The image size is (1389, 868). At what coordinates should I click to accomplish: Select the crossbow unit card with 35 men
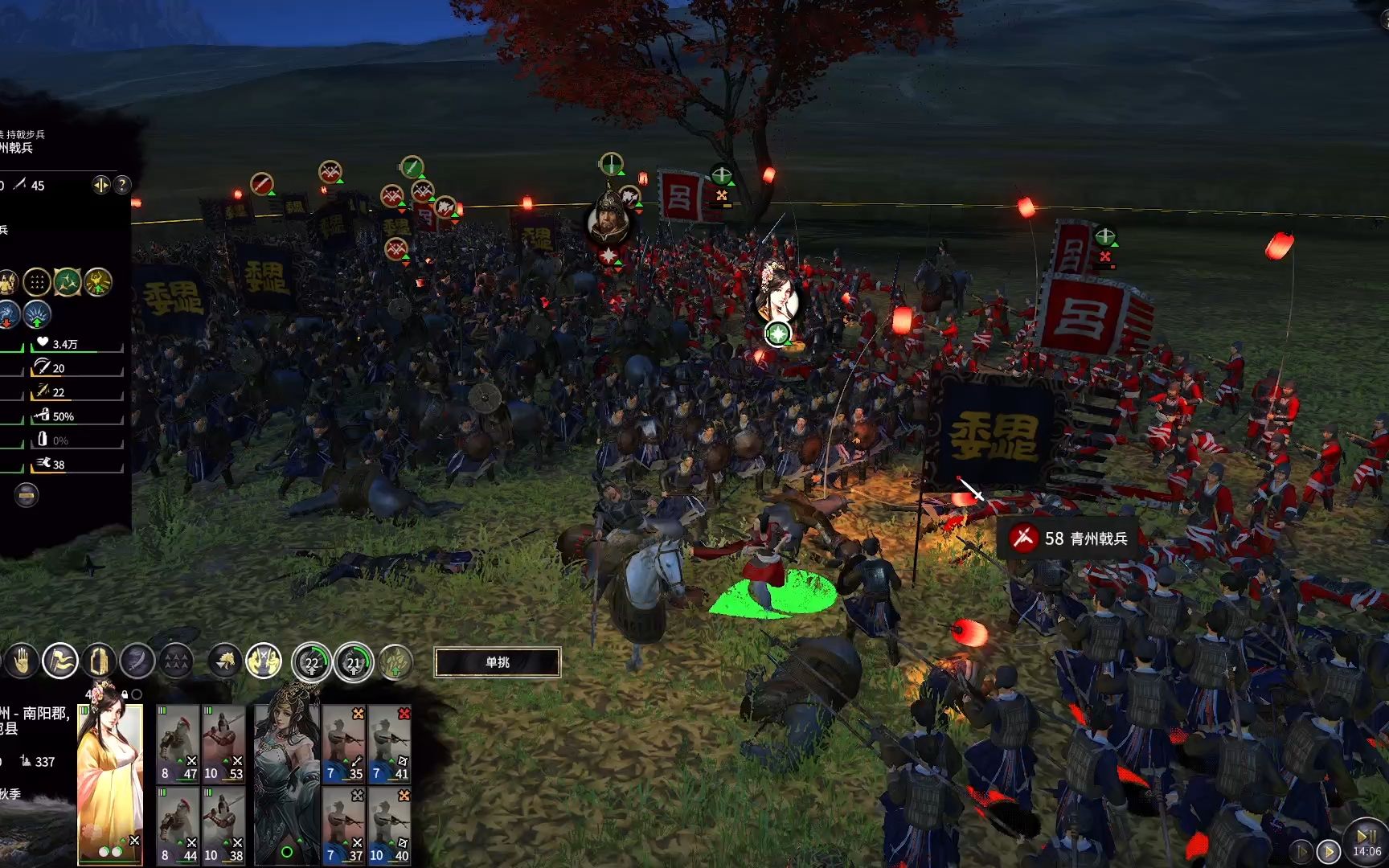point(344,745)
